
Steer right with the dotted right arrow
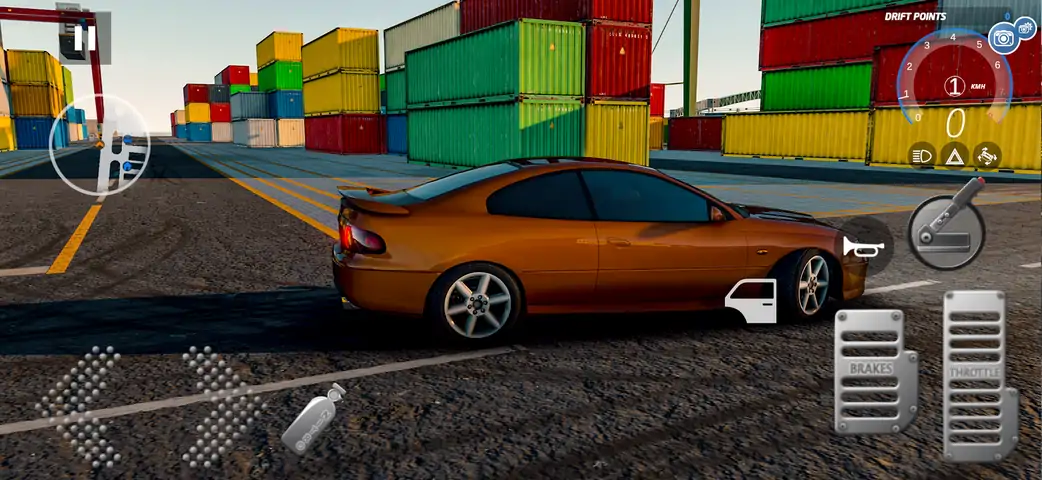221,406
